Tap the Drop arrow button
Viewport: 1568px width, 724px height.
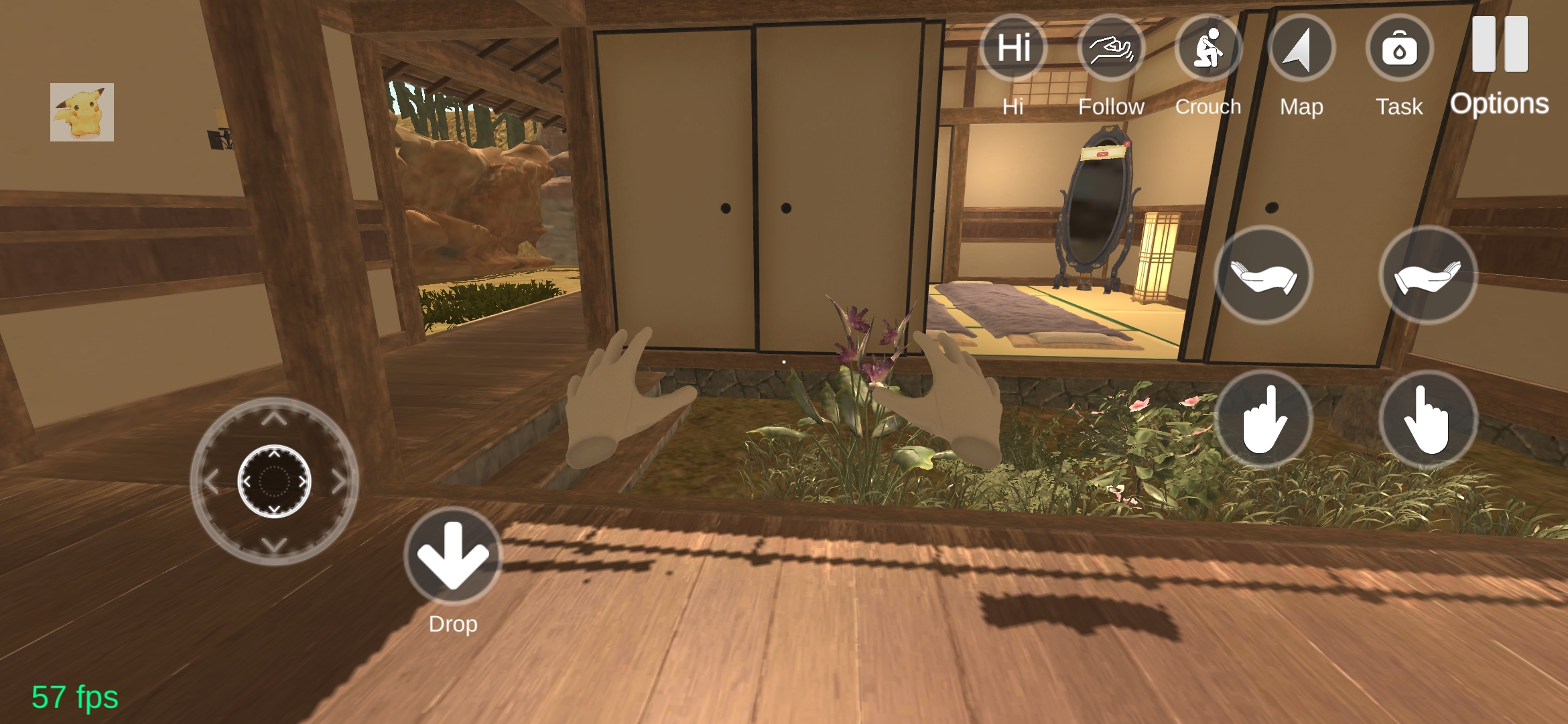click(x=453, y=556)
